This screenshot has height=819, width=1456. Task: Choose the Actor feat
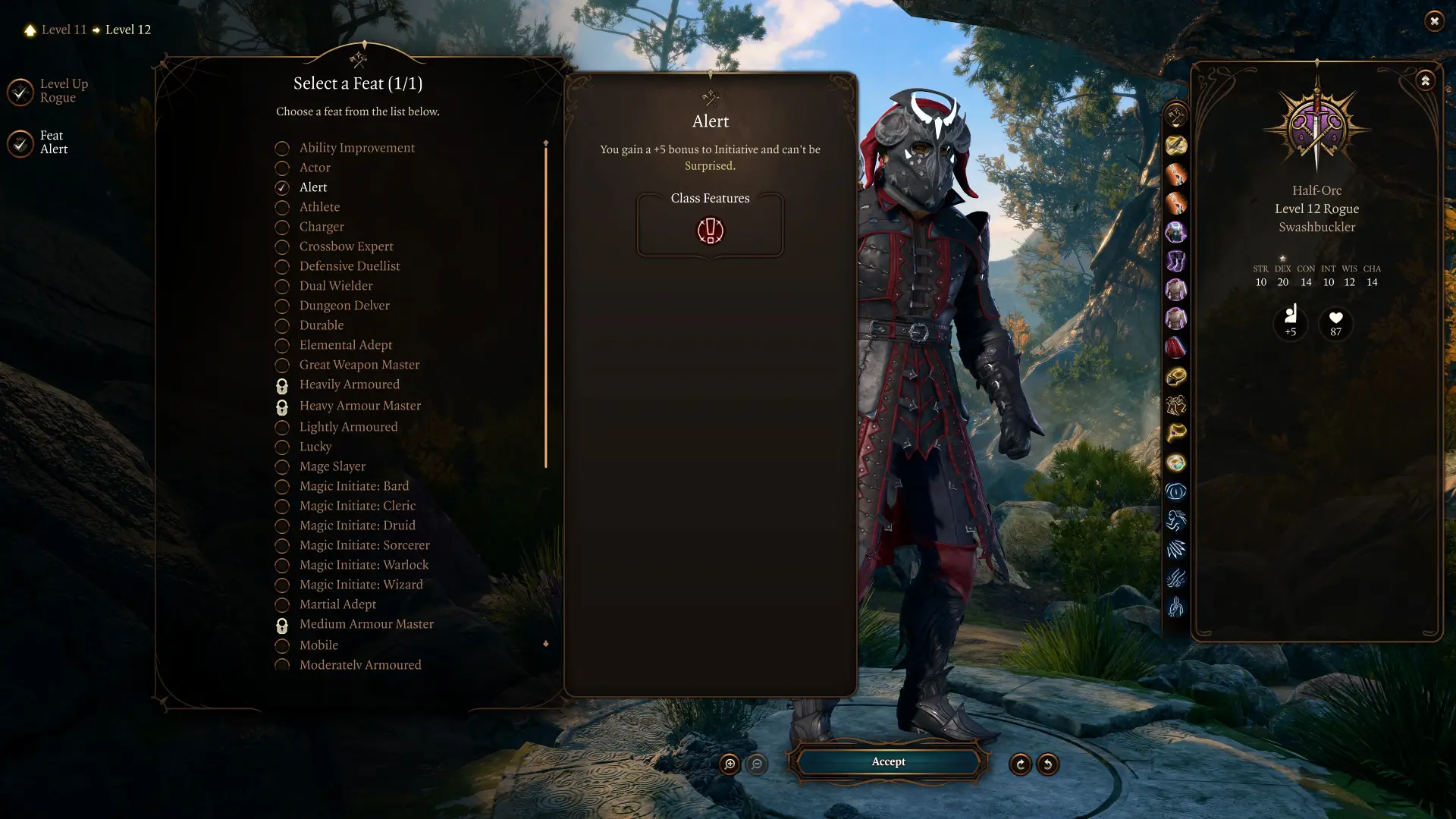pos(314,168)
